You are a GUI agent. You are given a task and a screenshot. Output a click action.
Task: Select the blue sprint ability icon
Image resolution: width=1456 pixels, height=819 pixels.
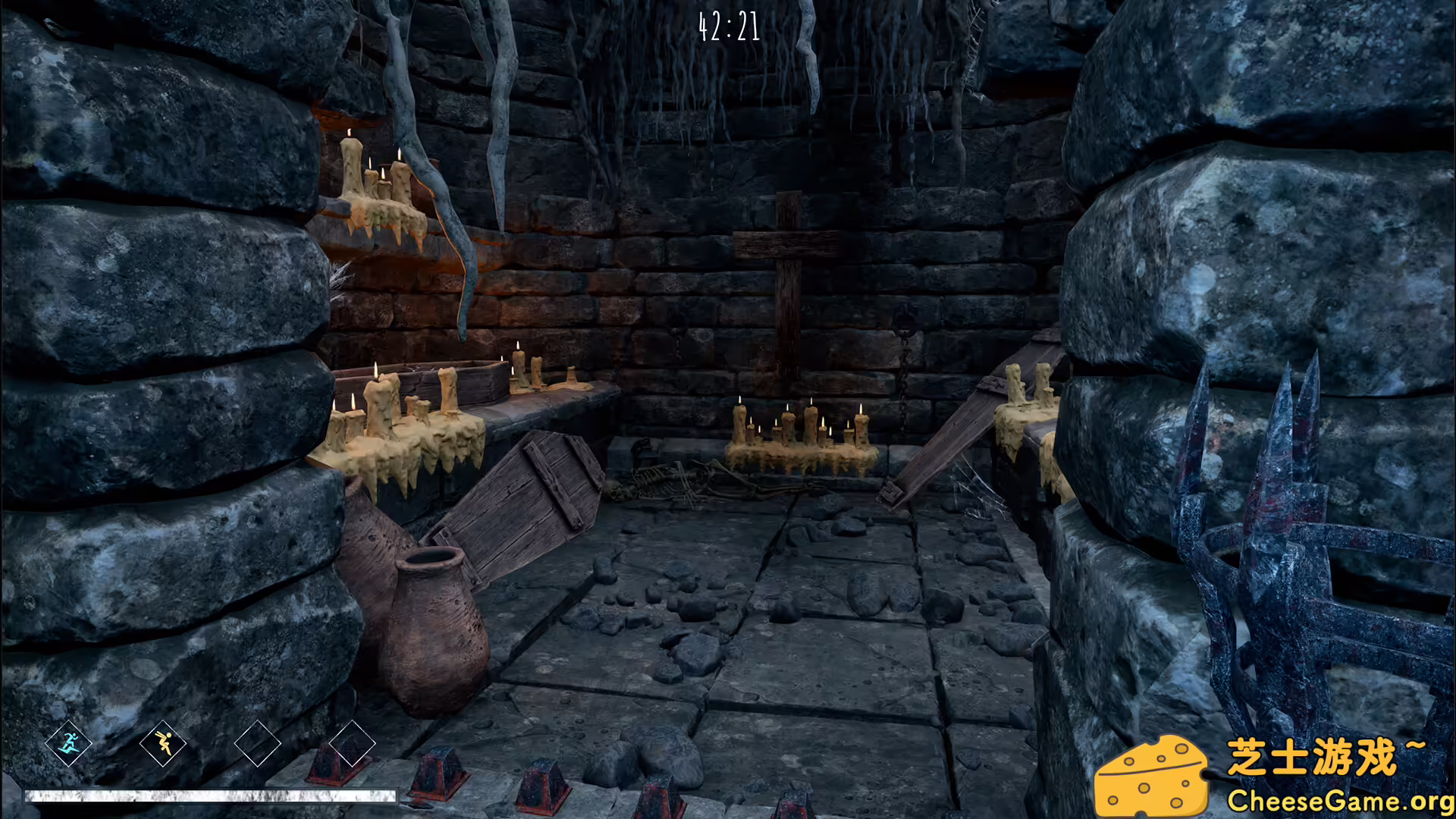pyautogui.click(x=71, y=745)
